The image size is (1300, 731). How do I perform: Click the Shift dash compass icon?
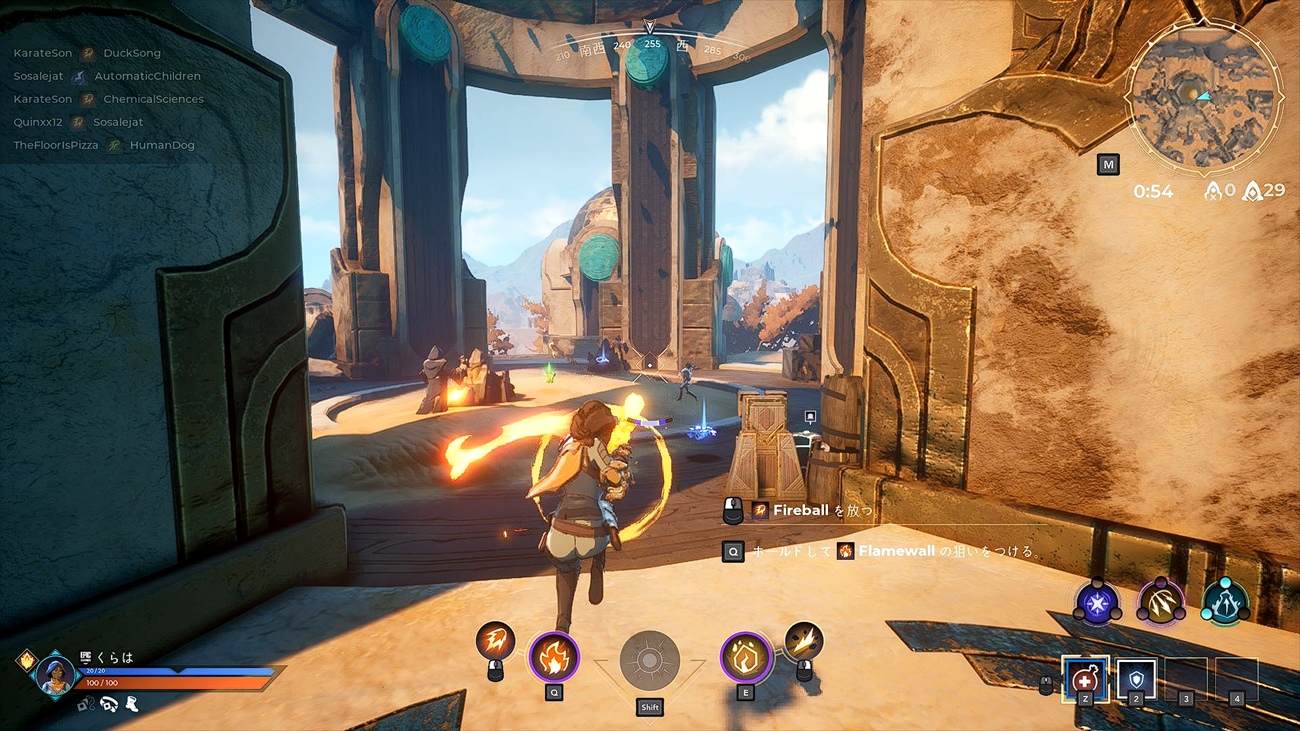(x=648, y=657)
